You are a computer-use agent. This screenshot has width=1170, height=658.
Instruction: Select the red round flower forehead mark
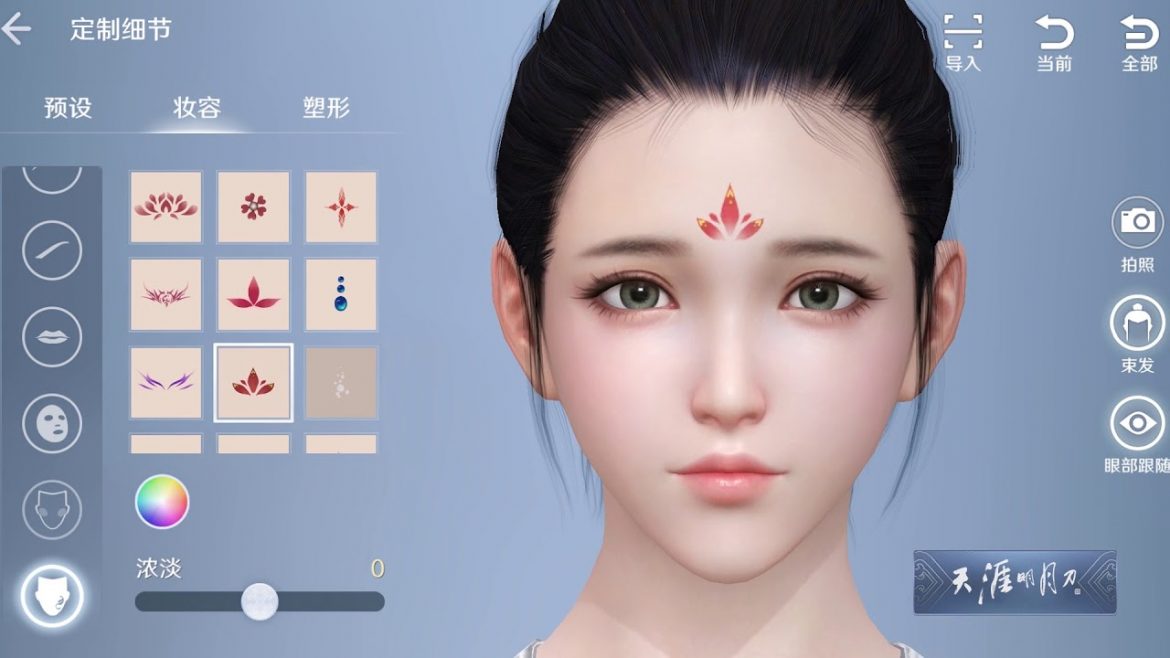[254, 207]
